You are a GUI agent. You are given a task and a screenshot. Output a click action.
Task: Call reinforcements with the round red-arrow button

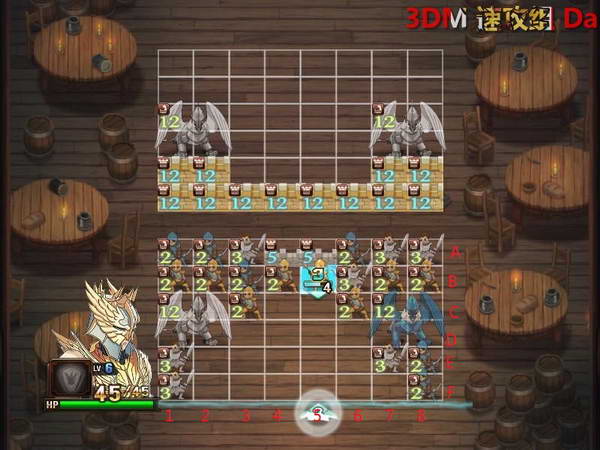click(x=317, y=411)
